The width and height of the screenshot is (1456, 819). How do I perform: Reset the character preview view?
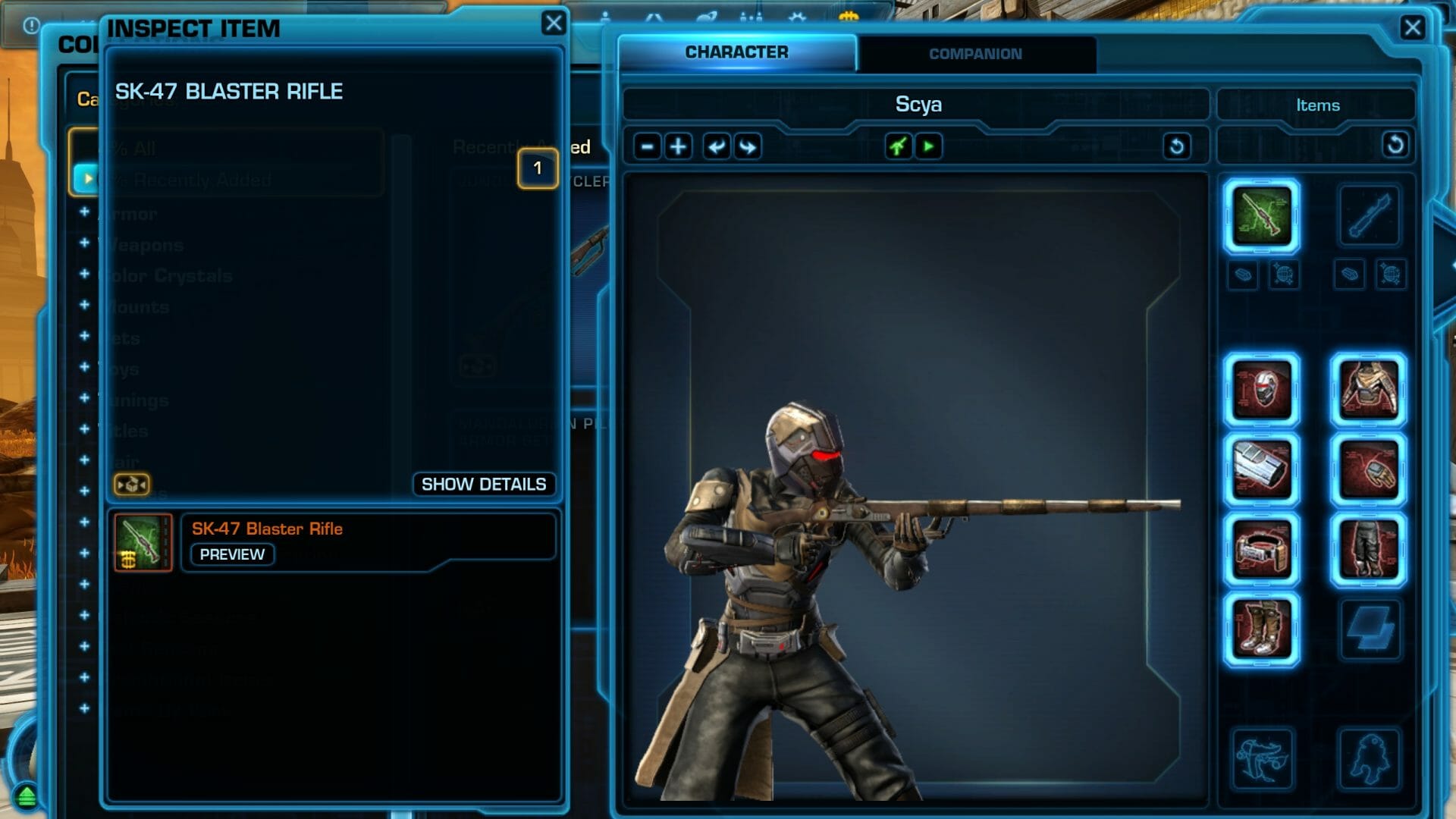pos(1176,146)
